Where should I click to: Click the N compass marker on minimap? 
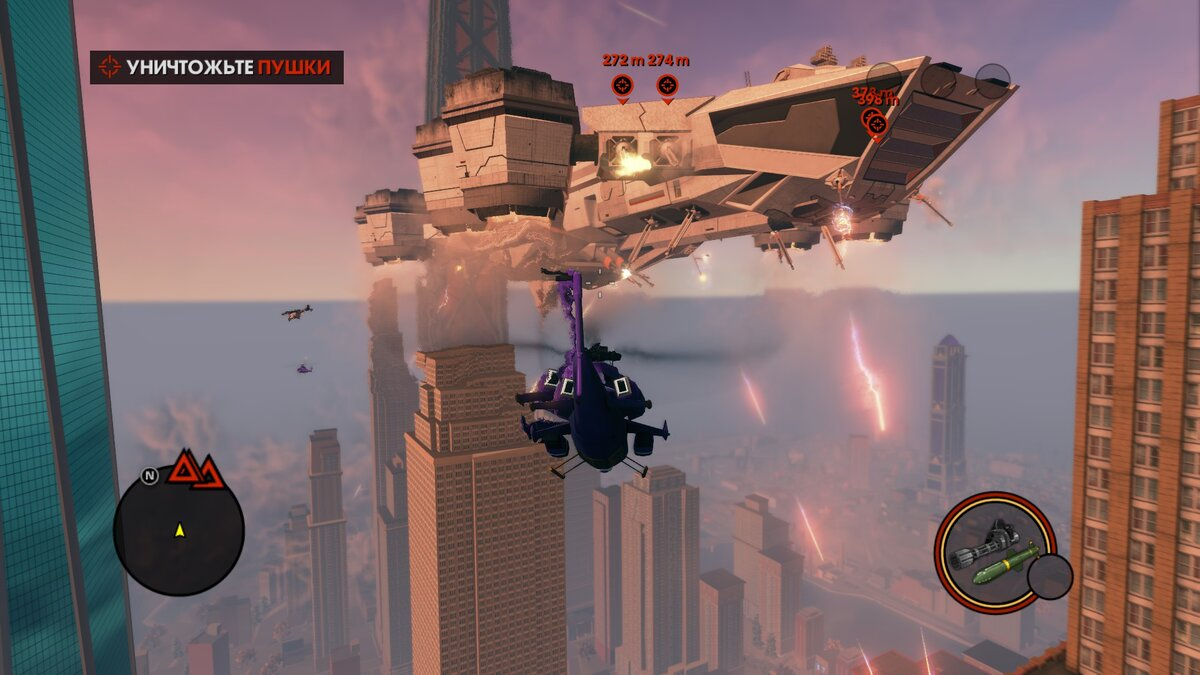click(x=149, y=476)
